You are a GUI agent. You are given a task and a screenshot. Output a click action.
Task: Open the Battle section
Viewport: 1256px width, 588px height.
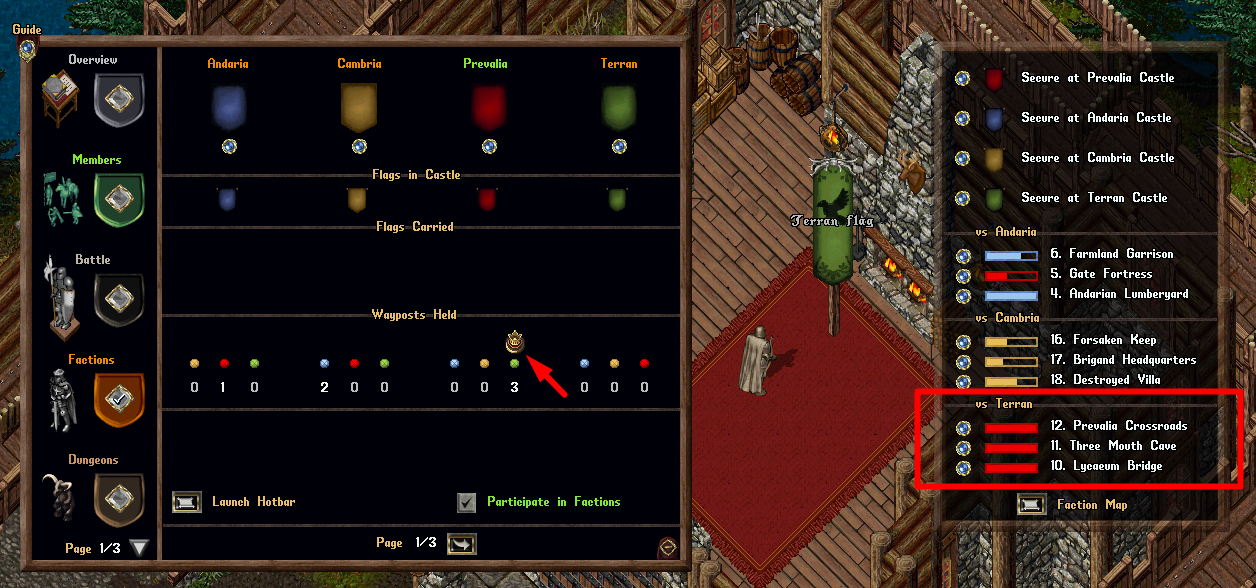pos(119,300)
